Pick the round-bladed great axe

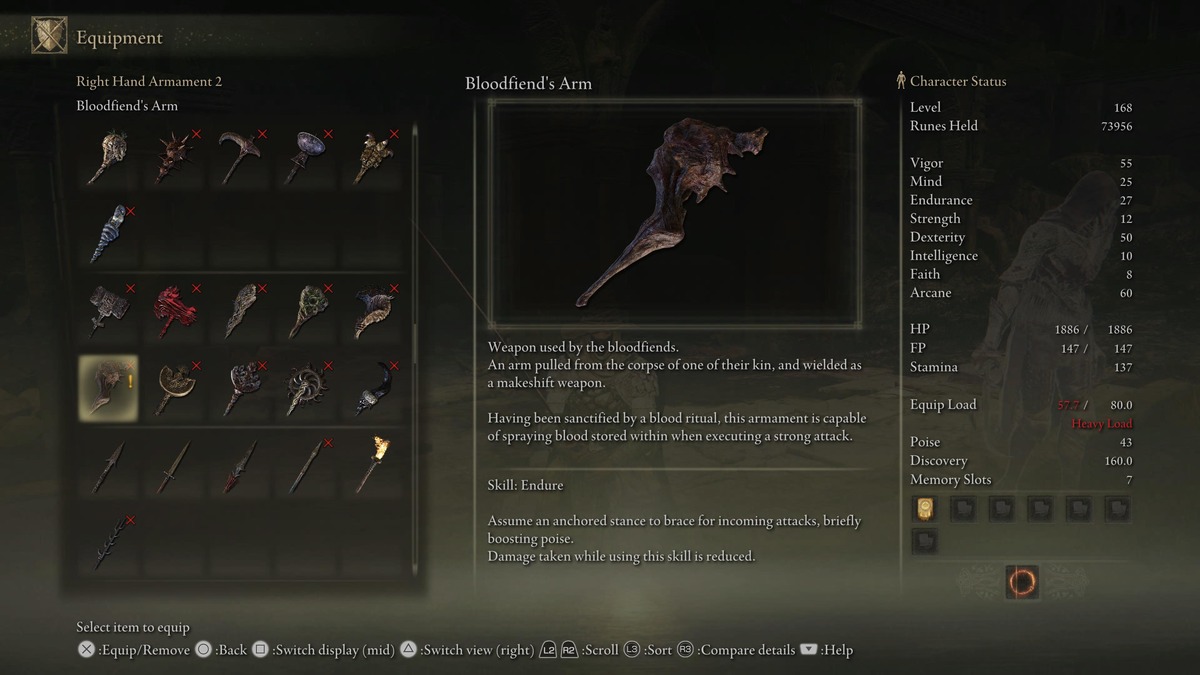pyautogui.click(x=175, y=387)
